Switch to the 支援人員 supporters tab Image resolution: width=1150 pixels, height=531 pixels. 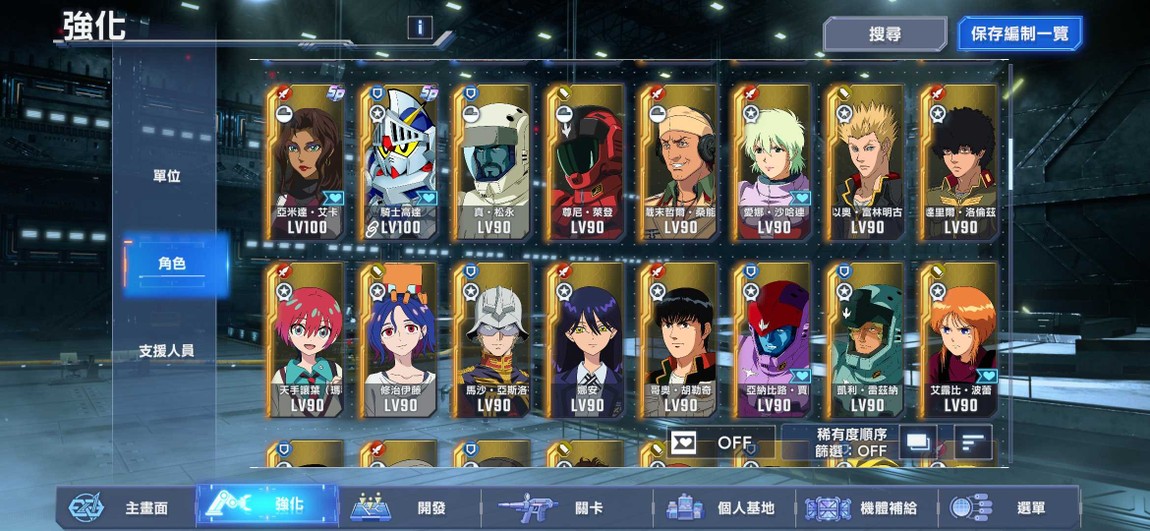coord(167,351)
